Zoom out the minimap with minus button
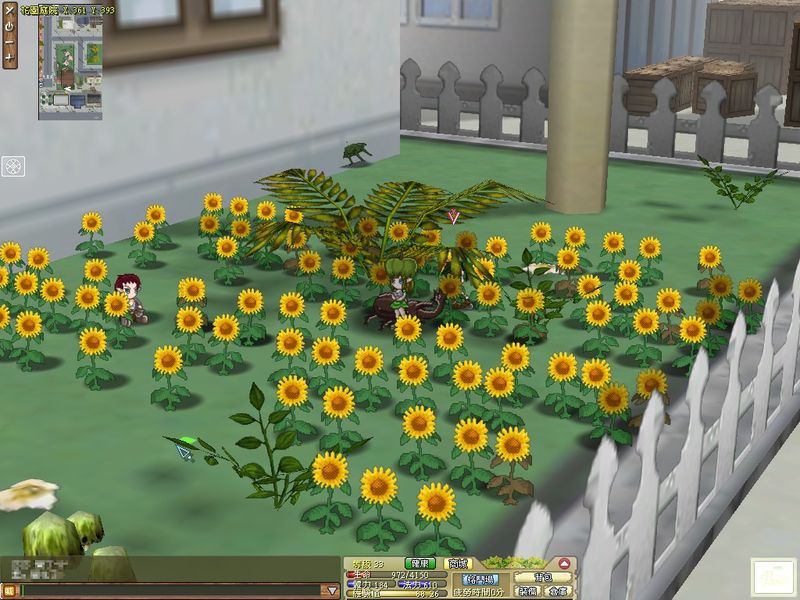This screenshot has height=600, width=800. (9, 42)
